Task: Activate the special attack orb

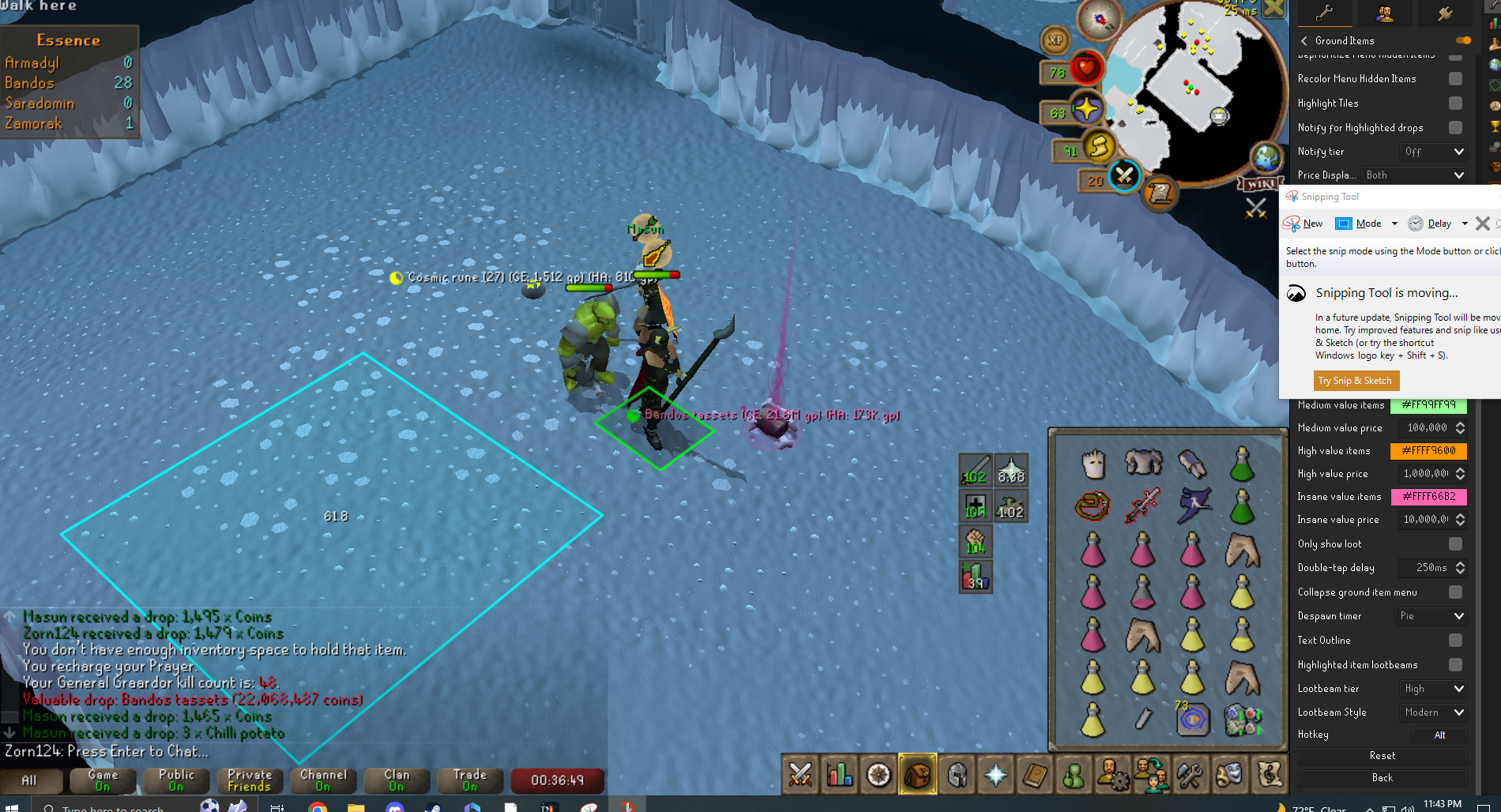Action: (1124, 175)
